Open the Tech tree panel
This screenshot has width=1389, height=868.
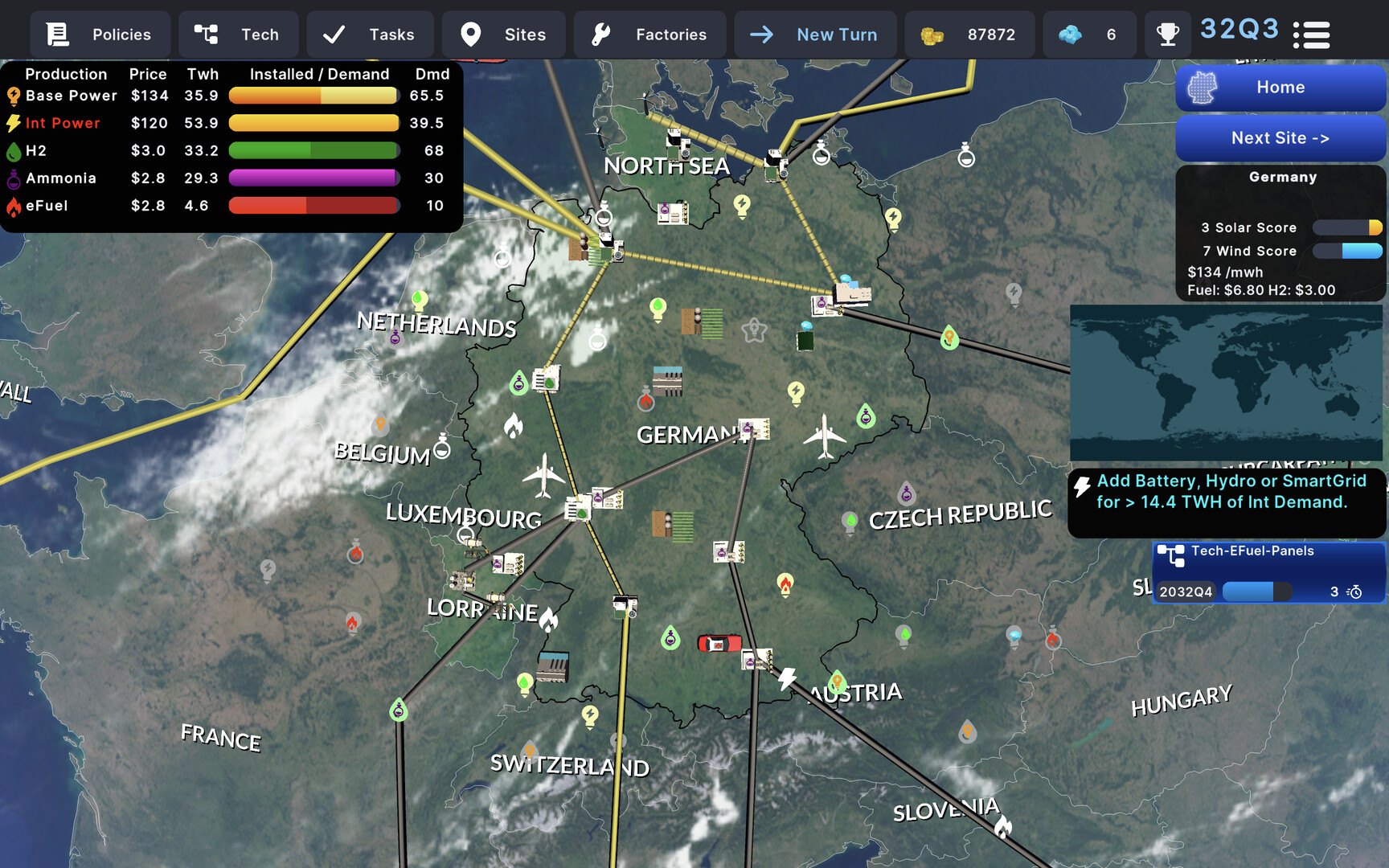pyautogui.click(x=238, y=35)
